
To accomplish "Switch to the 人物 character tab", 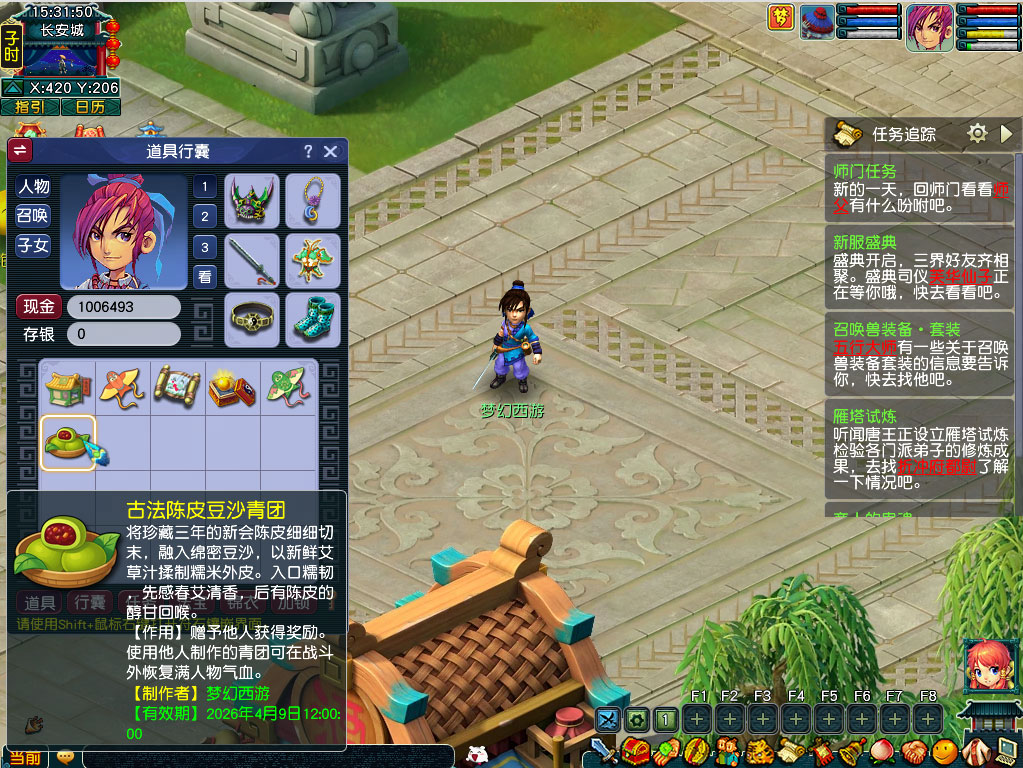I will coord(33,187).
